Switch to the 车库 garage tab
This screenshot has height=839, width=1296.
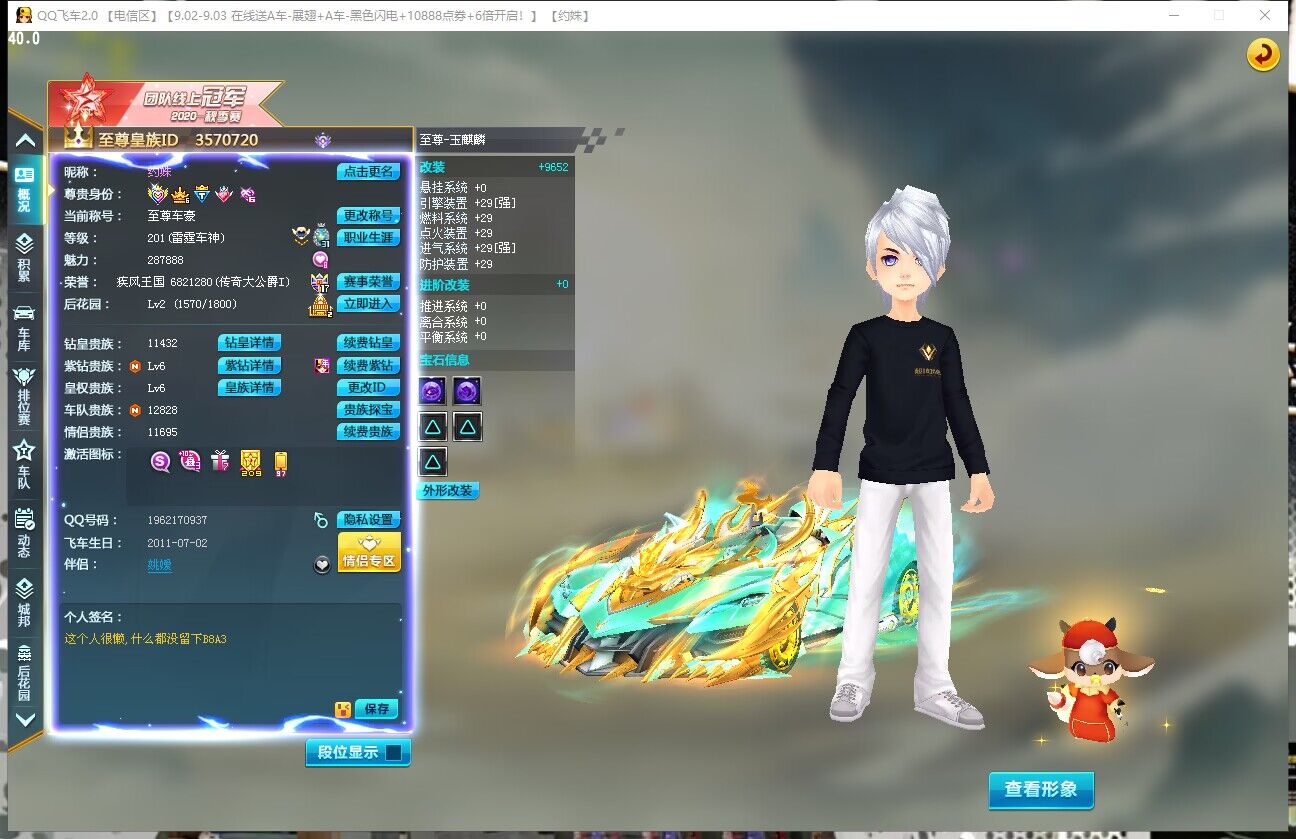24,325
